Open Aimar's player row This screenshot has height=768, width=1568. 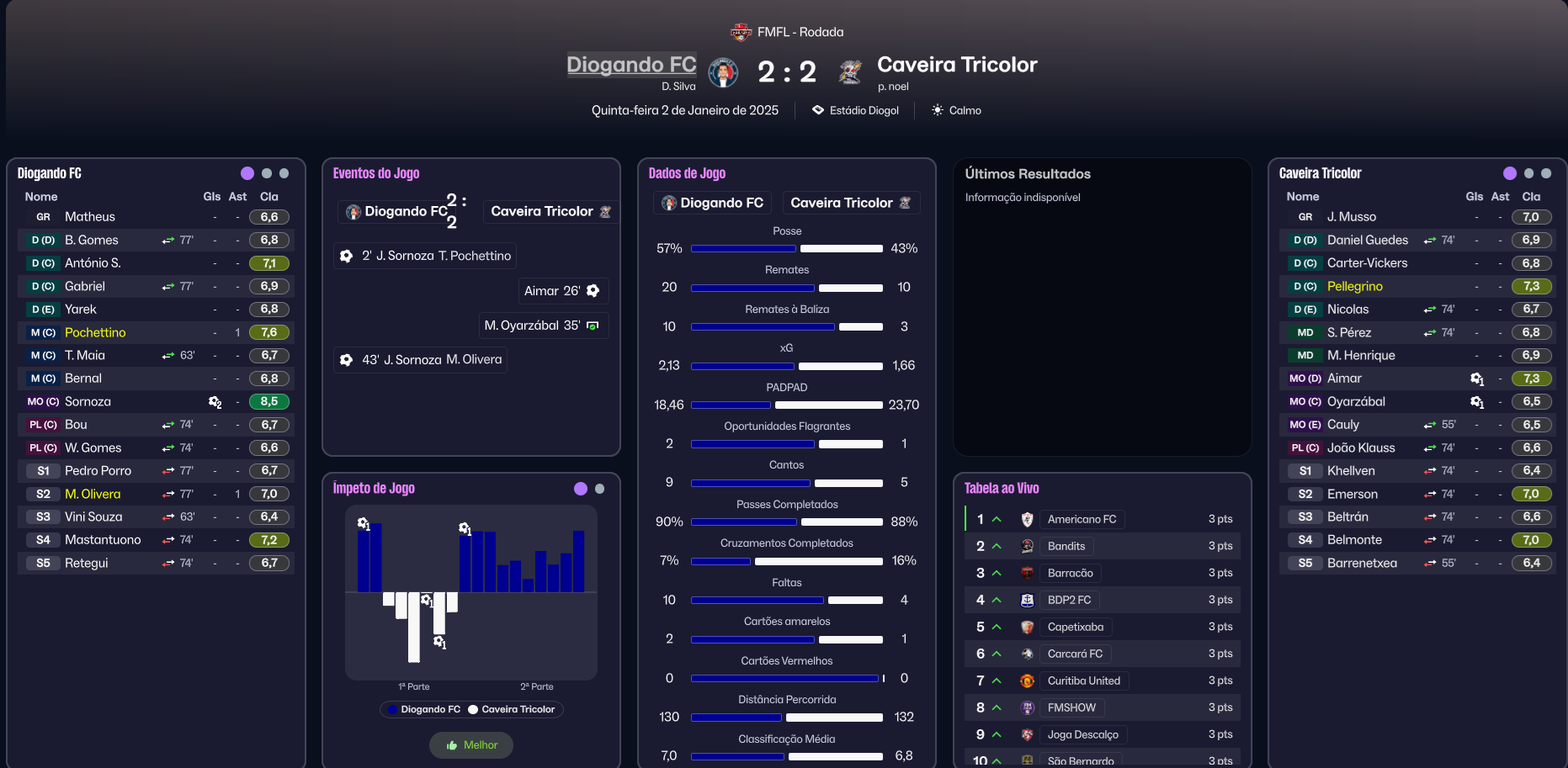(1344, 379)
